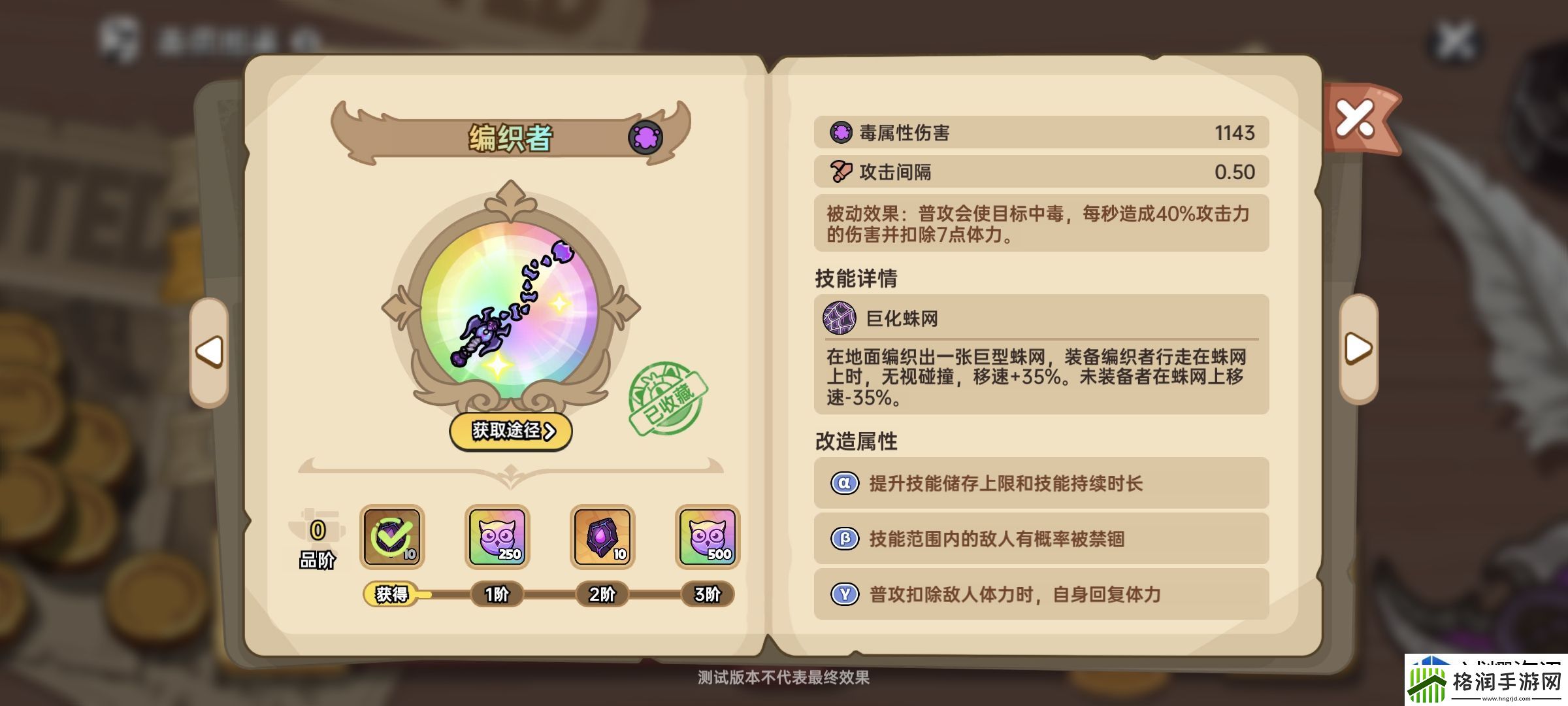1568x706 pixels.
Task: Select the 1阶 tier node
Action: tap(498, 594)
